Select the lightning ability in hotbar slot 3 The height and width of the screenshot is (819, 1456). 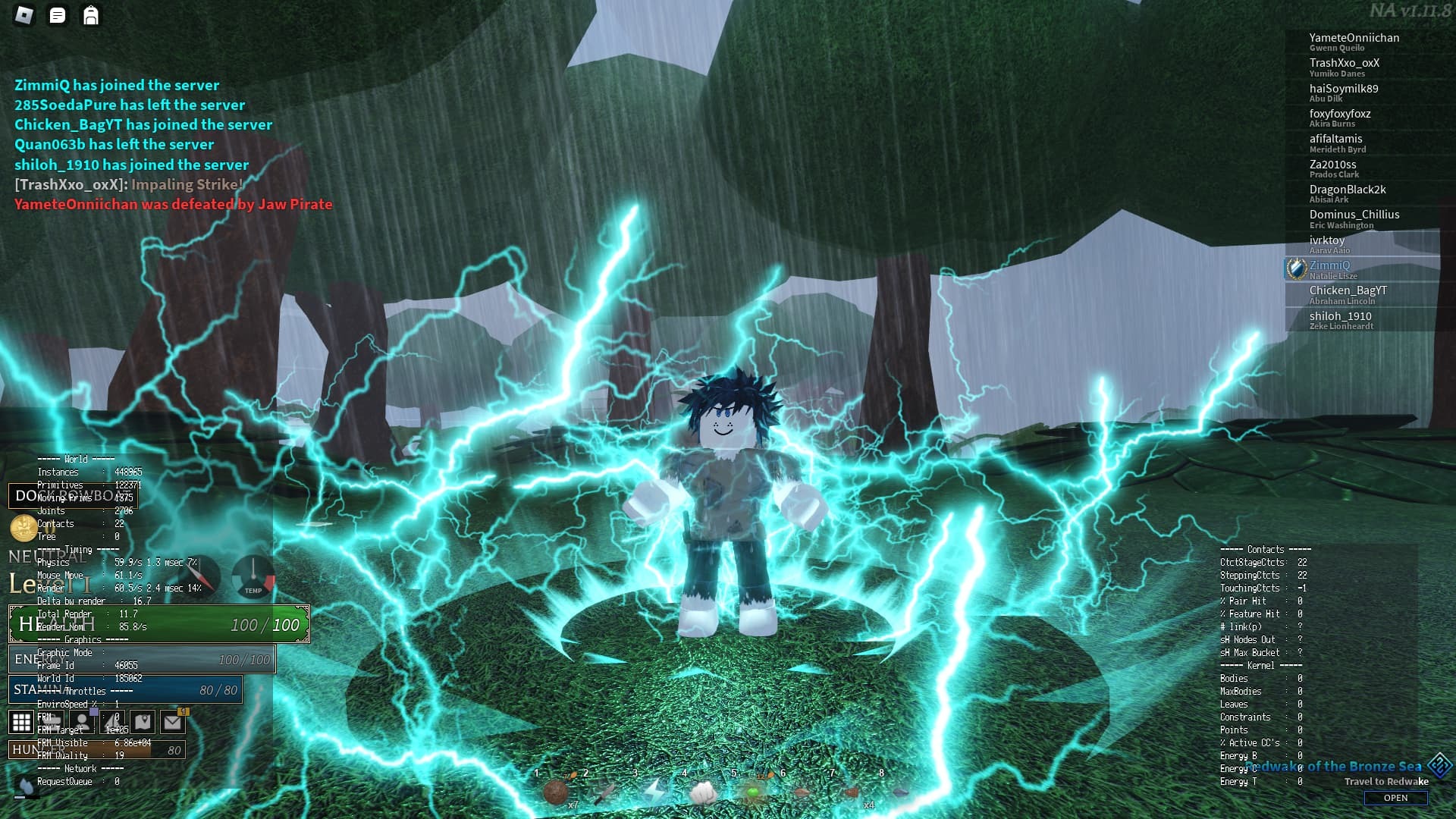pyautogui.click(x=654, y=793)
